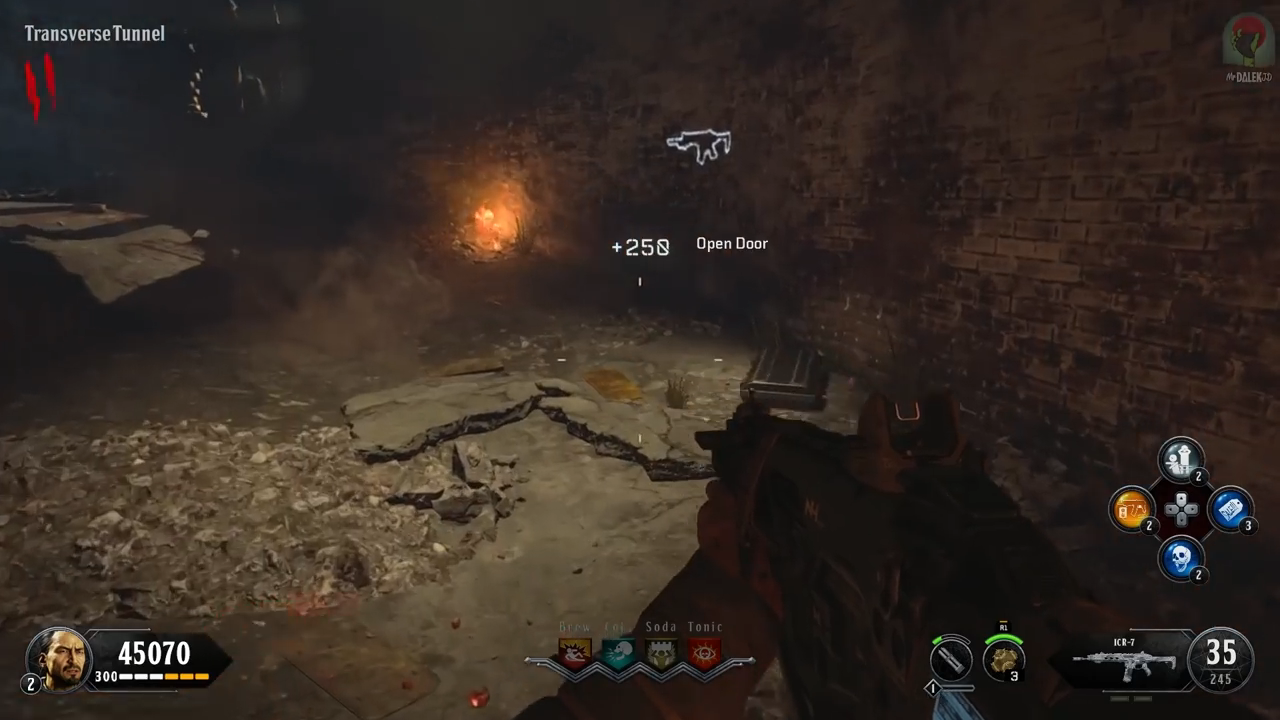The height and width of the screenshot is (720, 1280).
Task: Select the teal skull perk icon
Action: (x=618, y=654)
